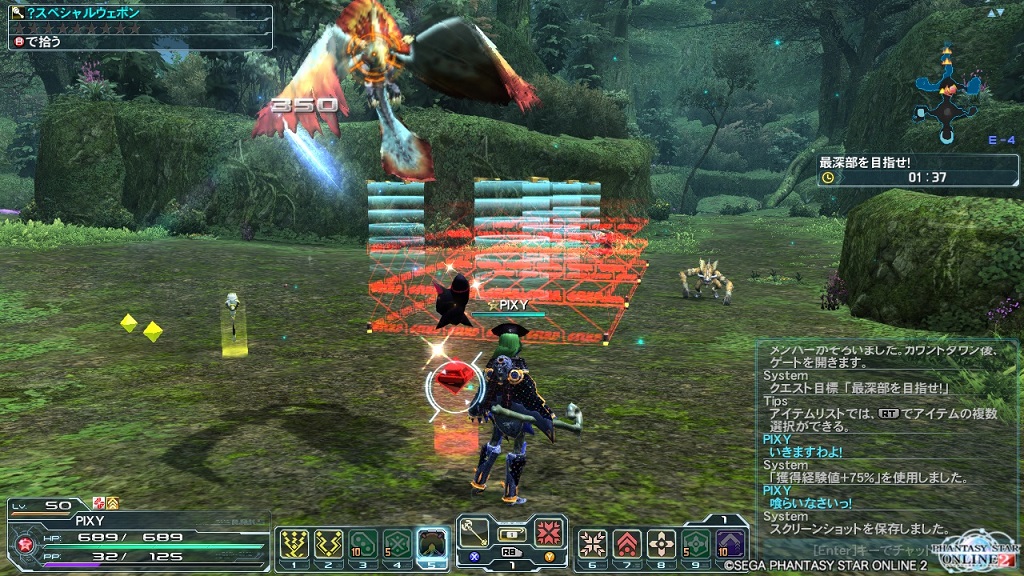Image resolution: width=1024 pixels, height=576 pixels.
Task: Click the equipped rod weapon icon
Action: (x=475, y=530)
